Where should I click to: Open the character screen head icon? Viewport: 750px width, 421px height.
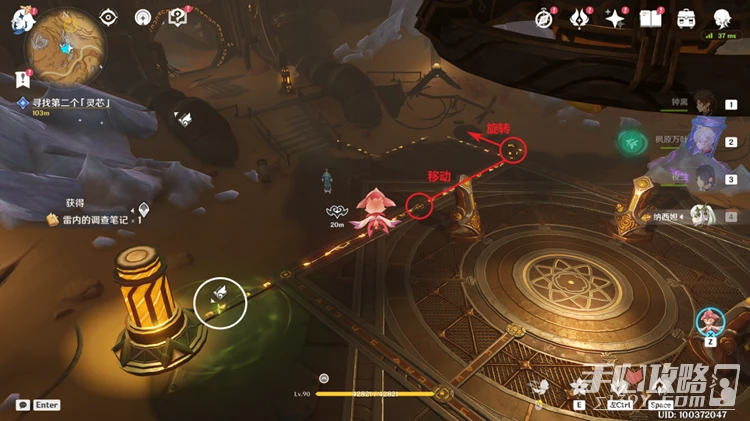coord(722,18)
